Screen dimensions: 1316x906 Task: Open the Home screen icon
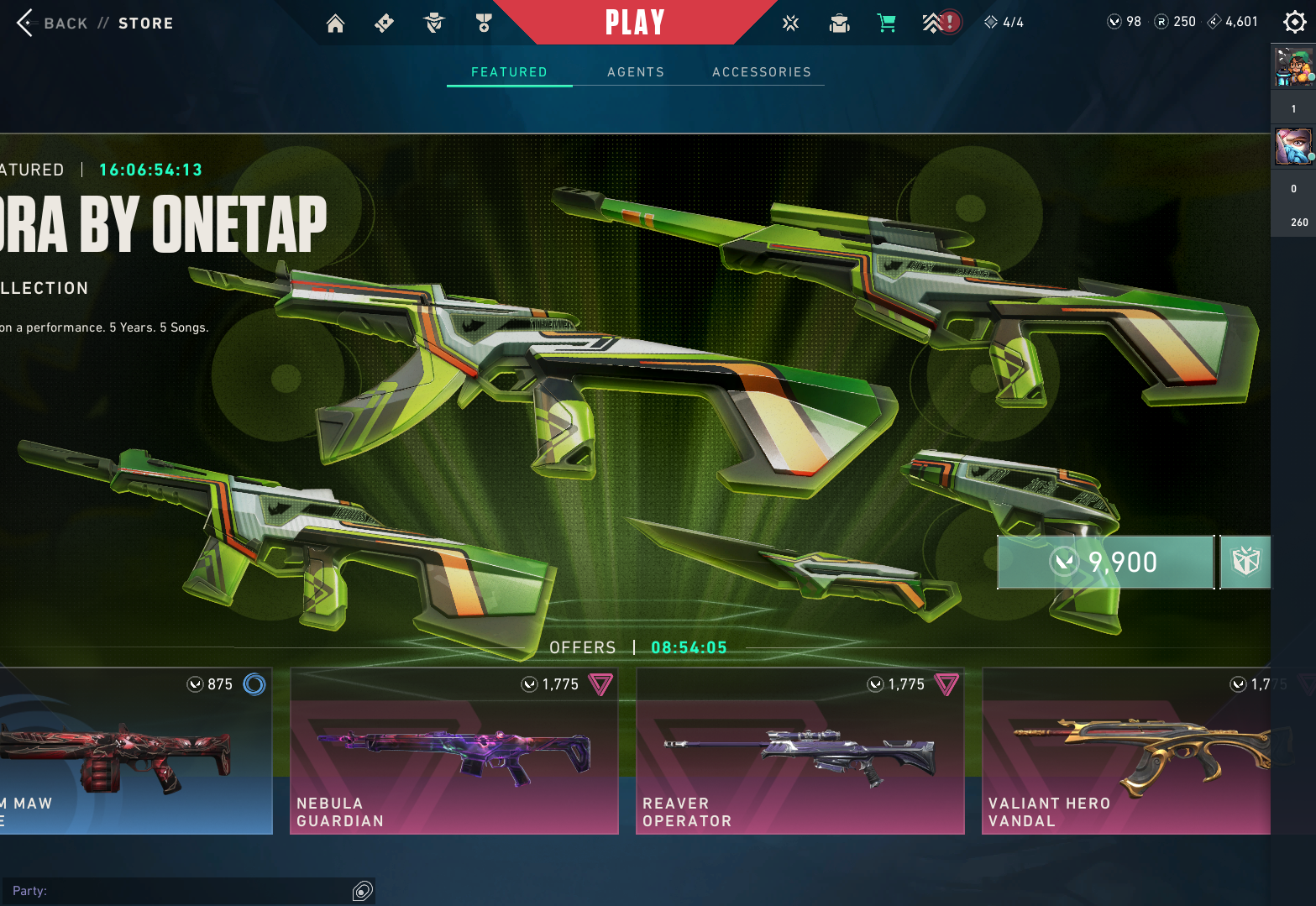tap(335, 24)
